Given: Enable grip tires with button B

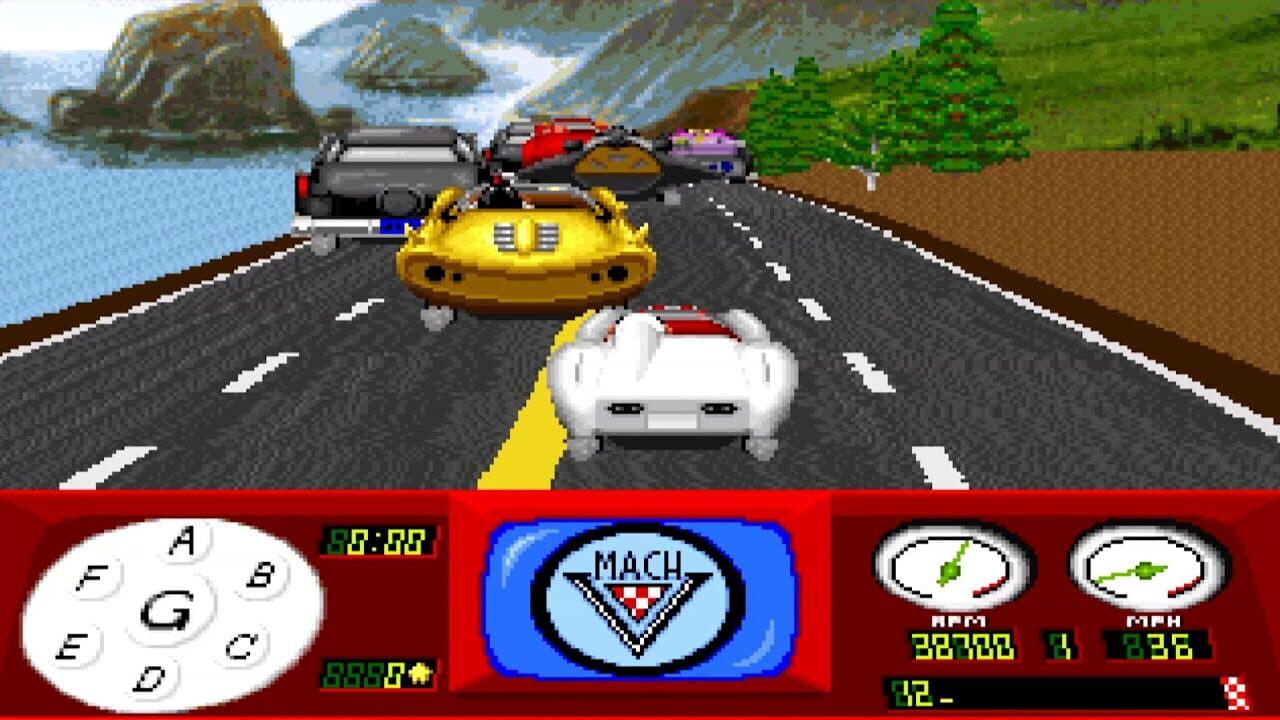Looking at the screenshot, I should 257,576.
